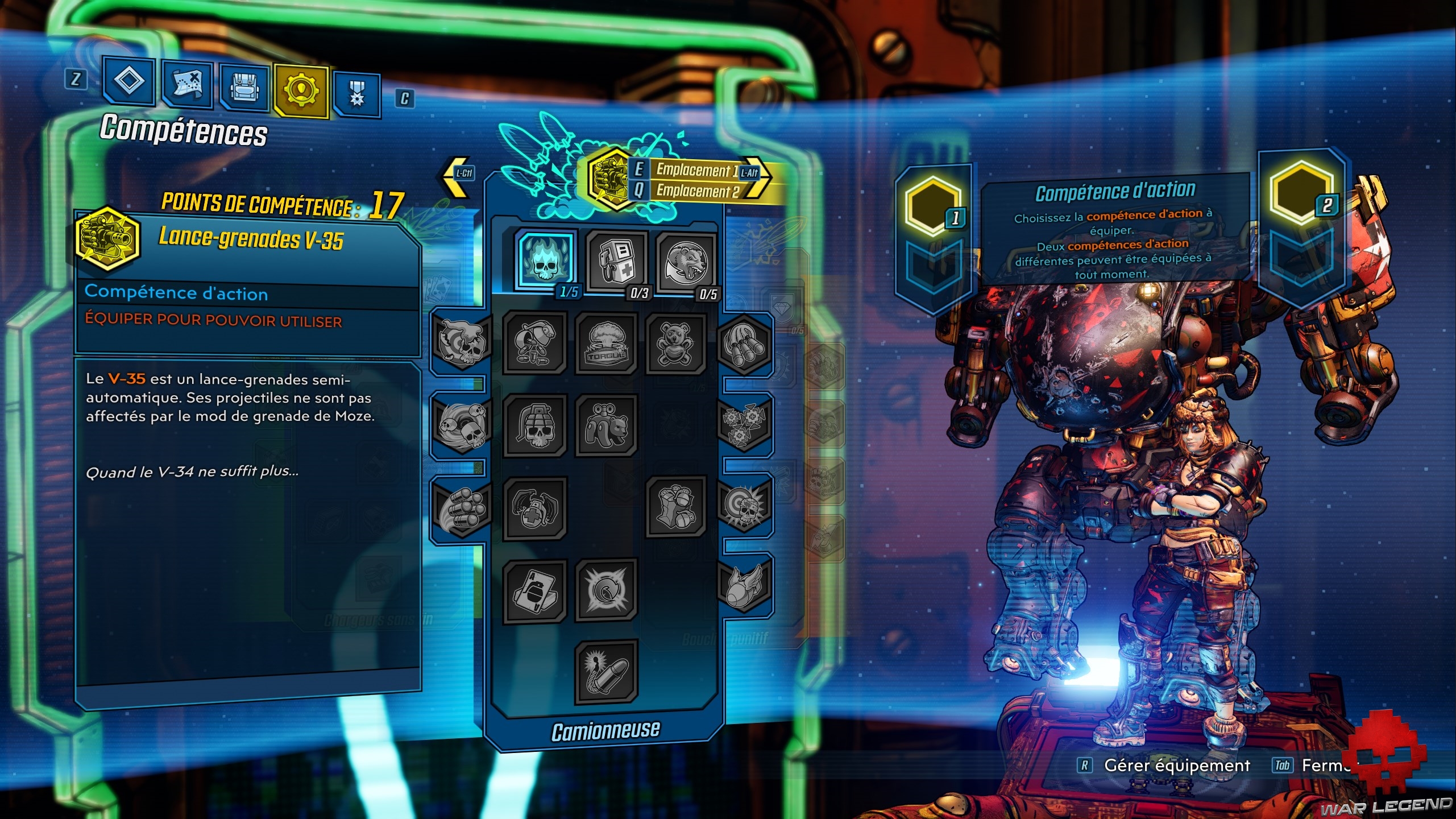The height and width of the screenshot is (819, 1456).
Task: Select action skill slot 1 hexagon
Action: (933, 206)
